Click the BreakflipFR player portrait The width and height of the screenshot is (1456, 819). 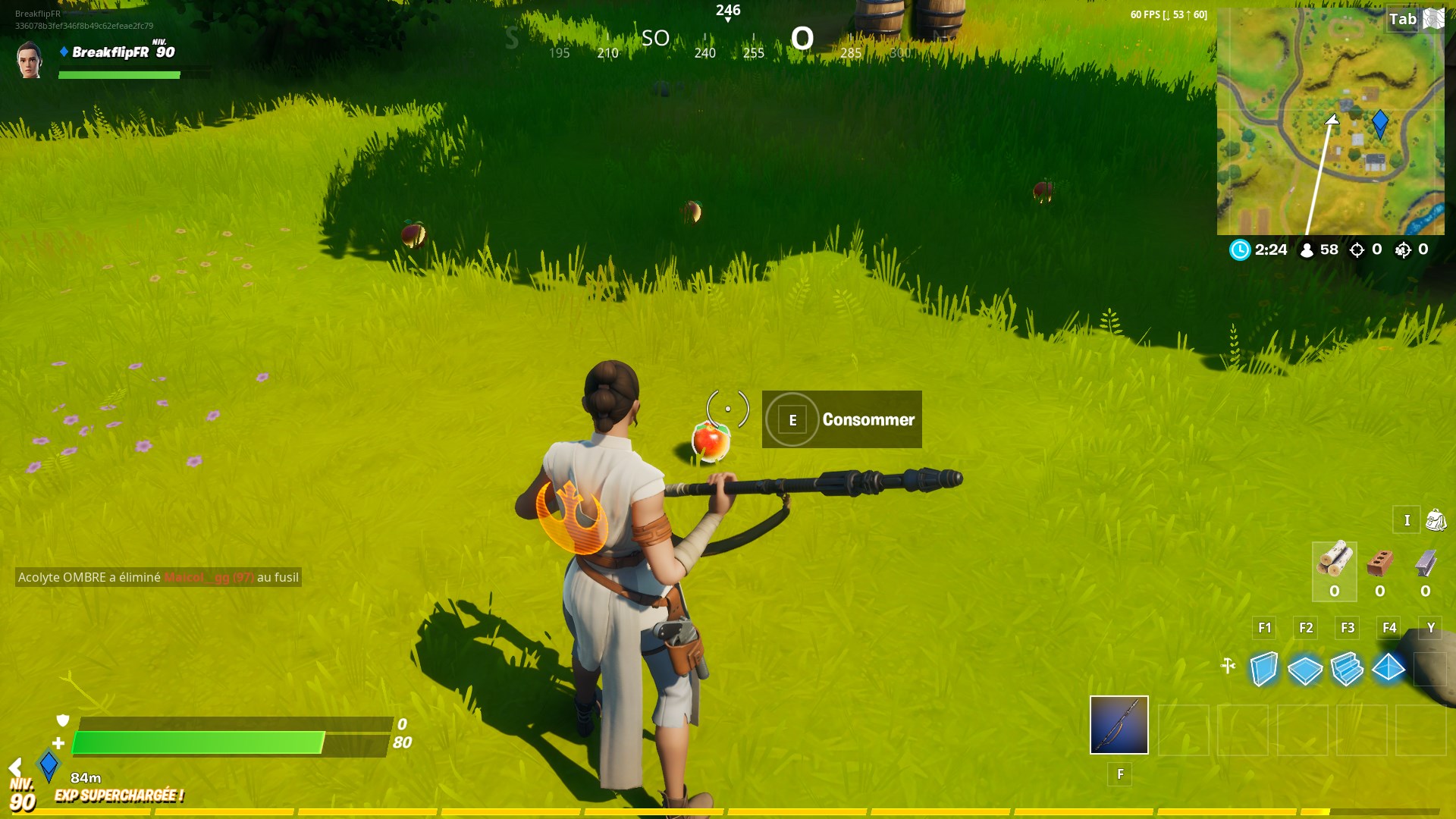[x=30, y=60]
